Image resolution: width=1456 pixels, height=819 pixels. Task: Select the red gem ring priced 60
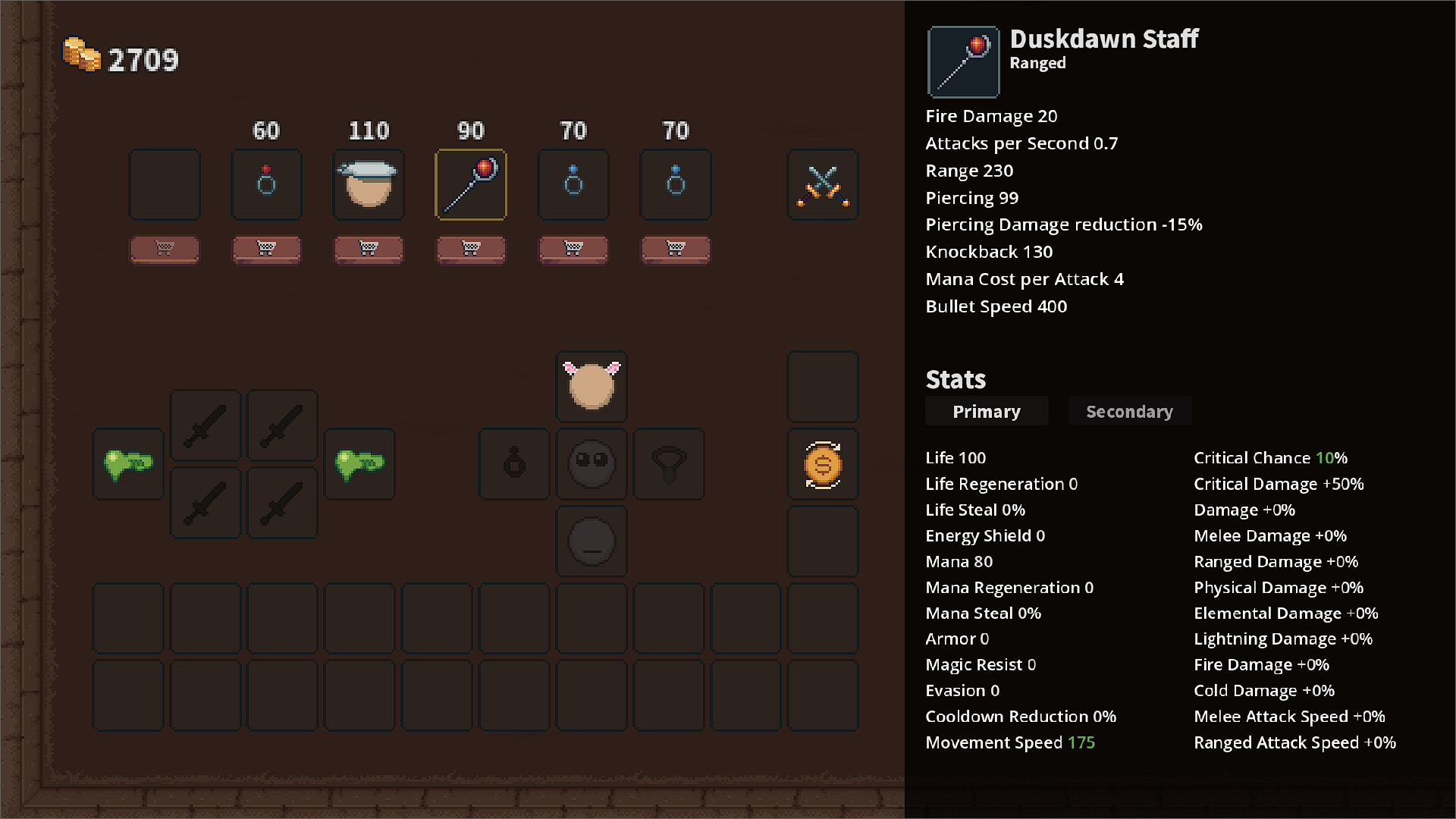[x=266, y=184]
